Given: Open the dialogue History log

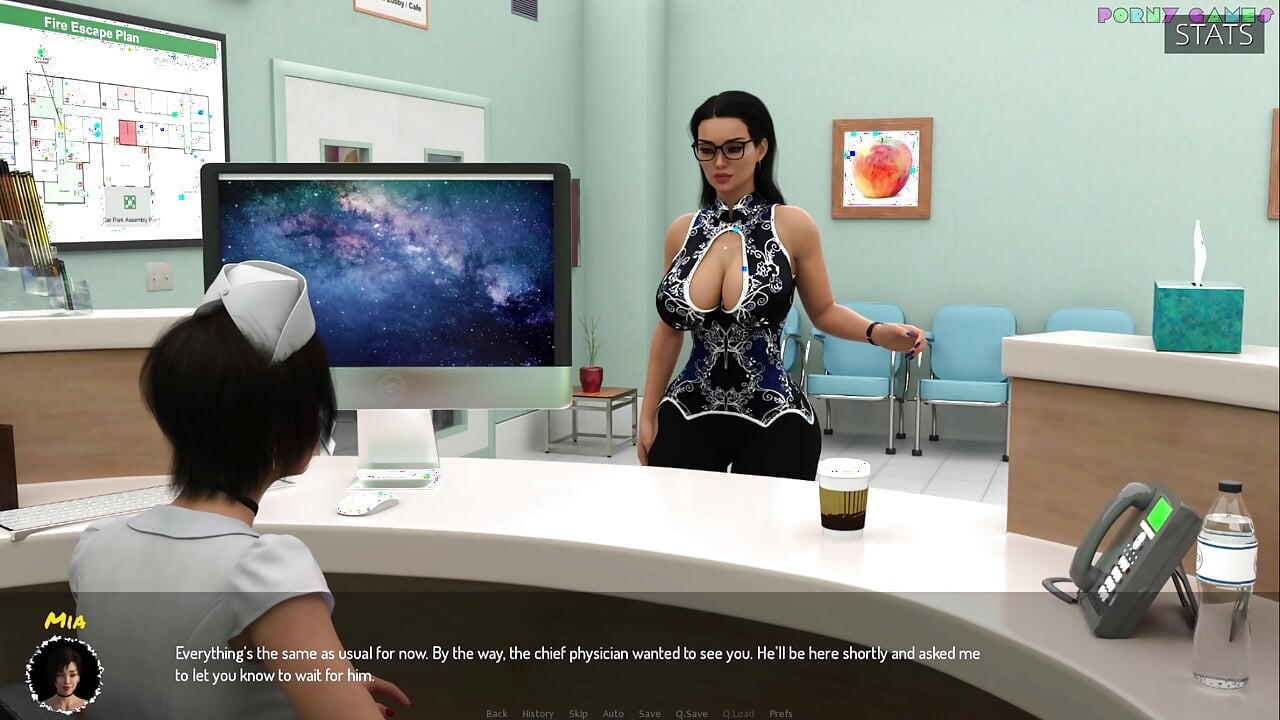Looking at the screenshot, I should (x=538, y=713).
